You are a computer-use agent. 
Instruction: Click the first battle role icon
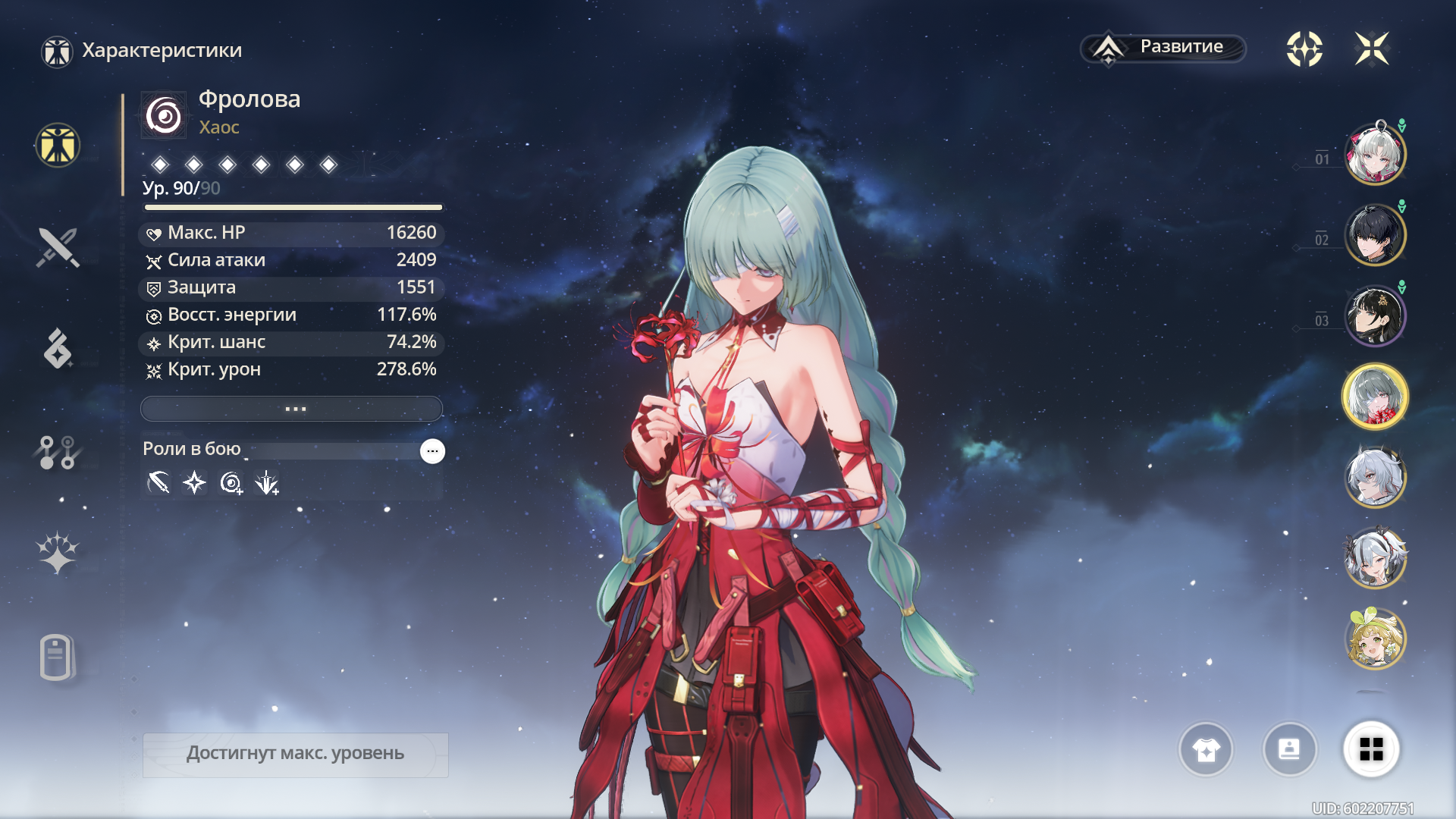click(x=158, y=482)
